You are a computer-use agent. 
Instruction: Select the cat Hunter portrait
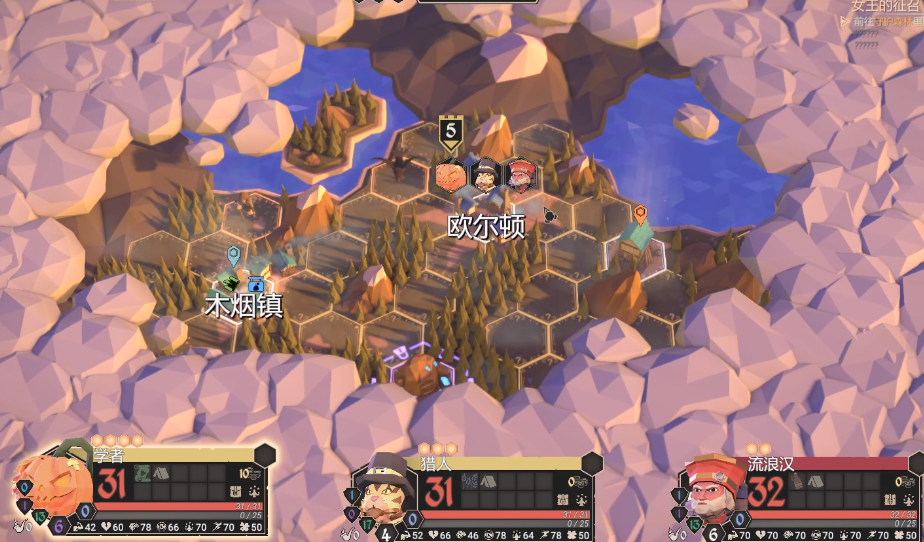click(x=381, y=488)
